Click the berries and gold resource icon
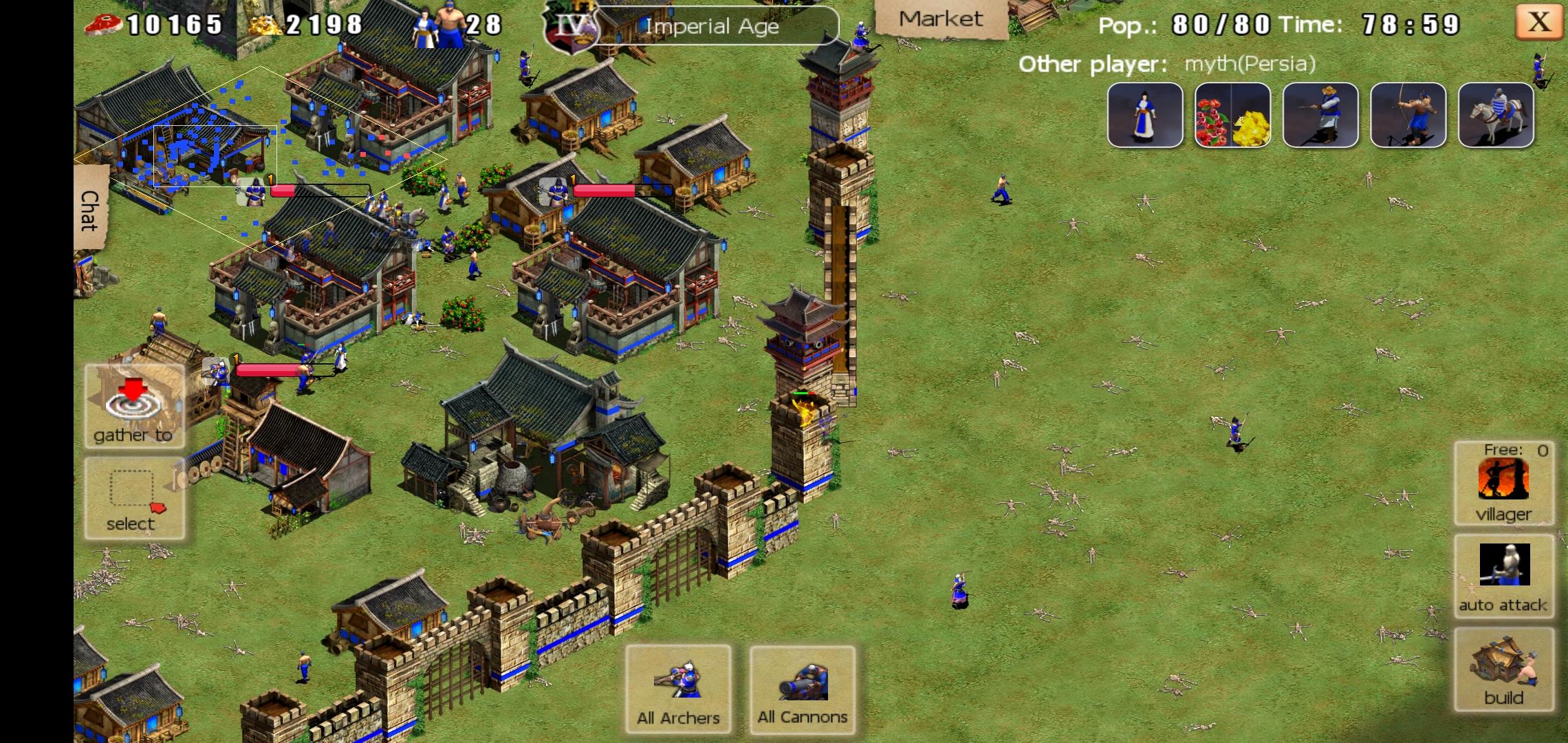The width and height of the screenshot is (1568, 743). (x=1232, y=116)
